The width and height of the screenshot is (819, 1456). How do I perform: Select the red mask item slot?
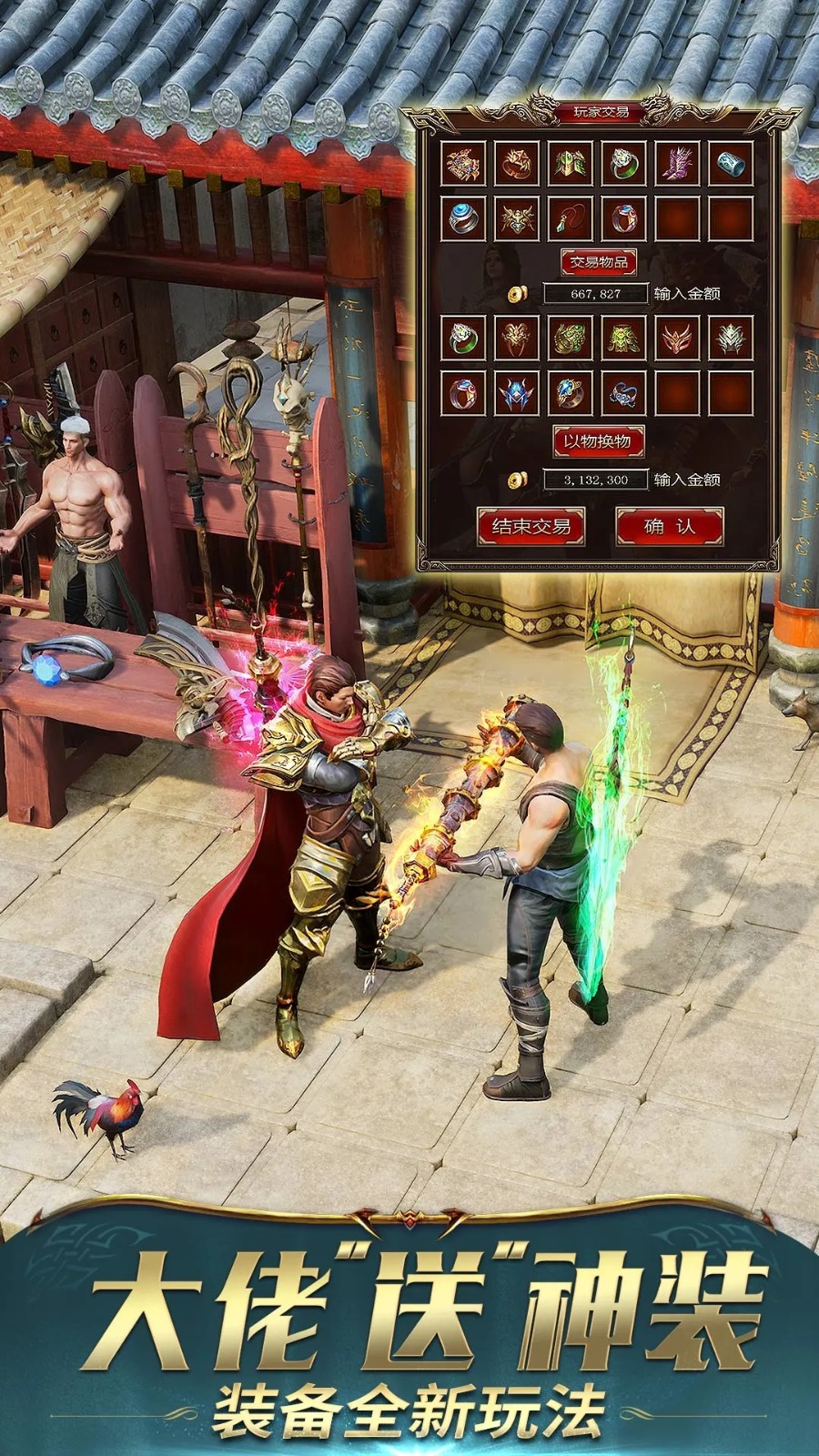point(677,339)
